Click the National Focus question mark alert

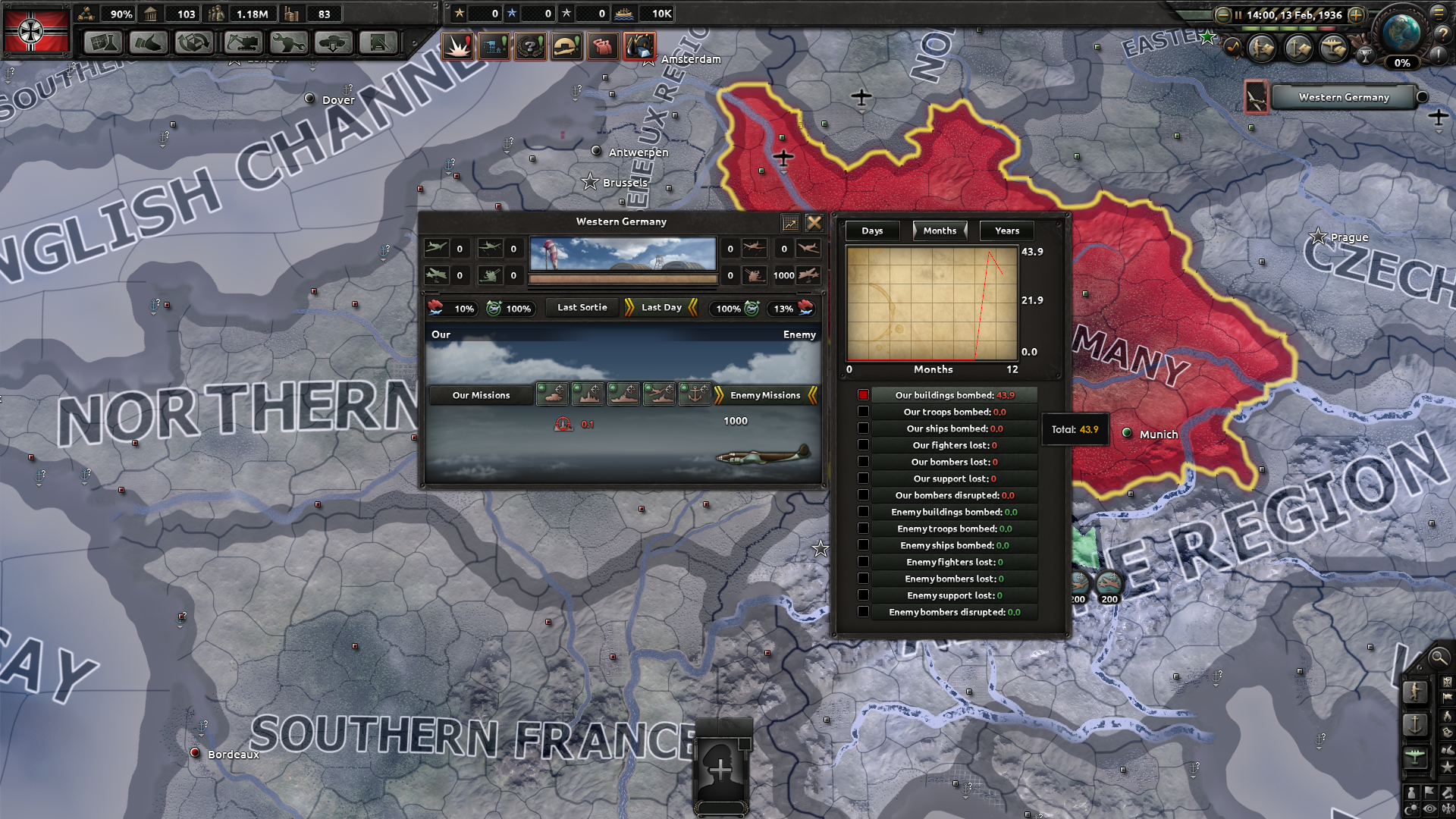tap(531, 45)
